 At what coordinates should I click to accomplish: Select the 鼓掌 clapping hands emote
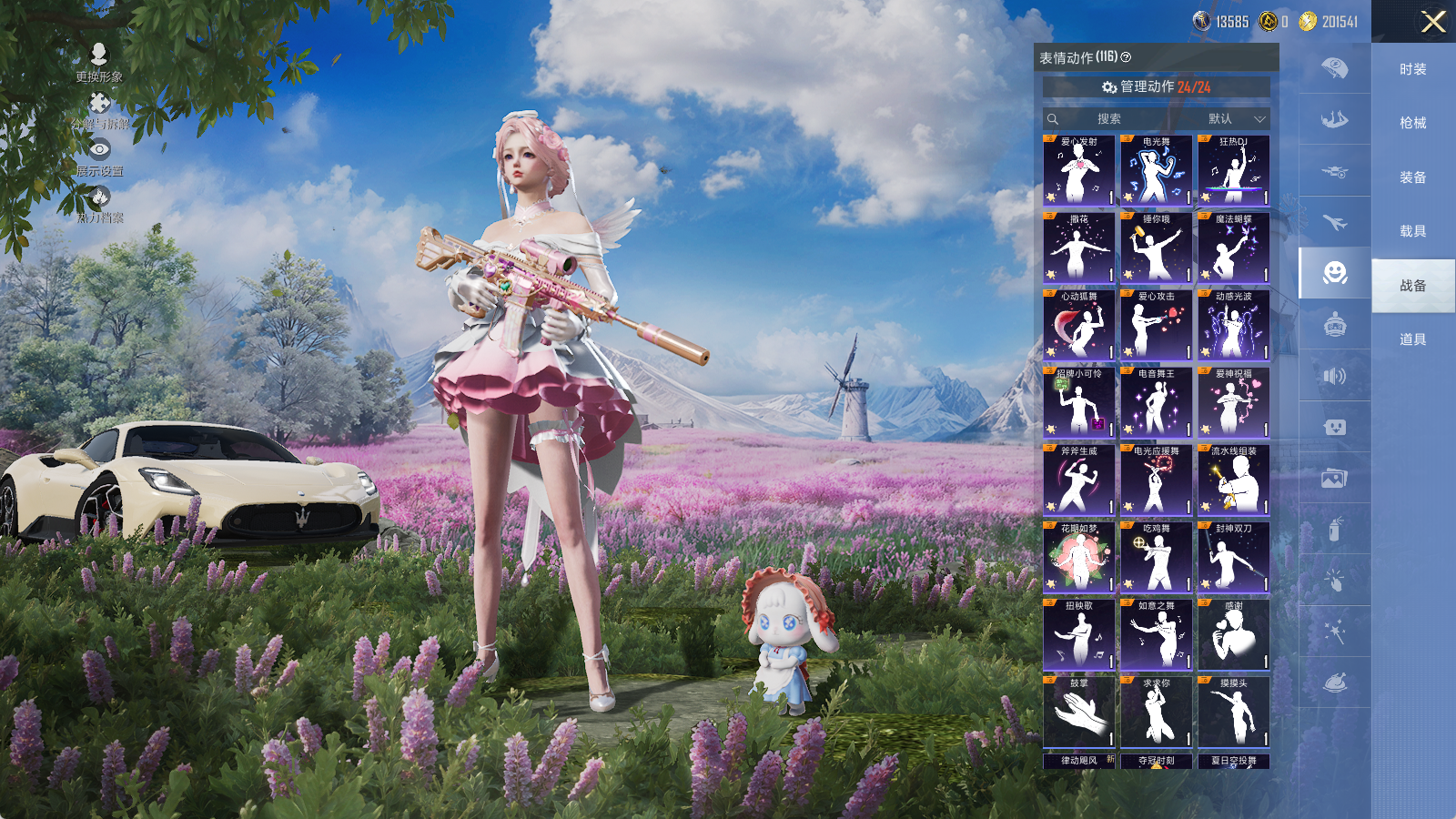click(1078, 713)
